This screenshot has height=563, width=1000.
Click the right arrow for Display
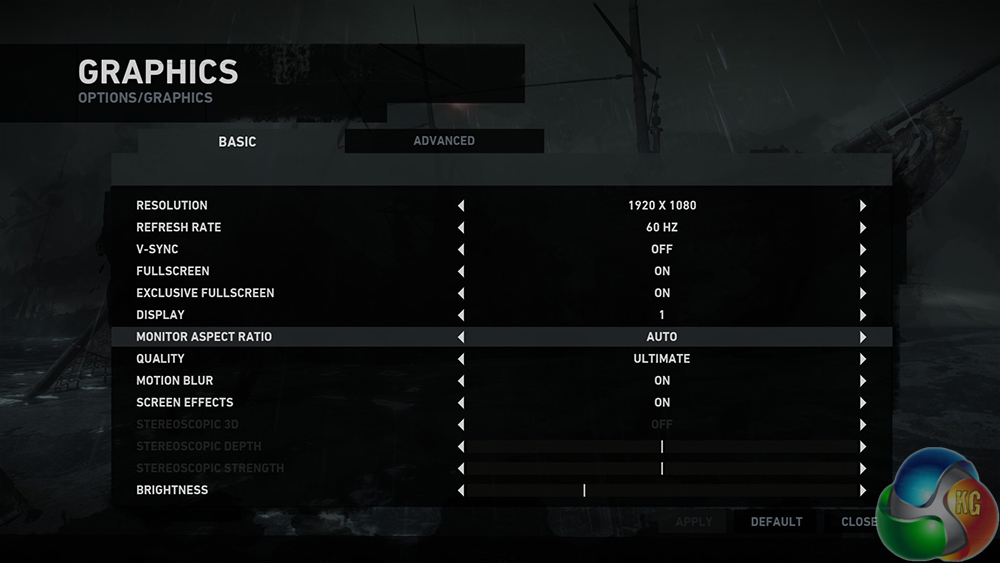tap(862, 316)
